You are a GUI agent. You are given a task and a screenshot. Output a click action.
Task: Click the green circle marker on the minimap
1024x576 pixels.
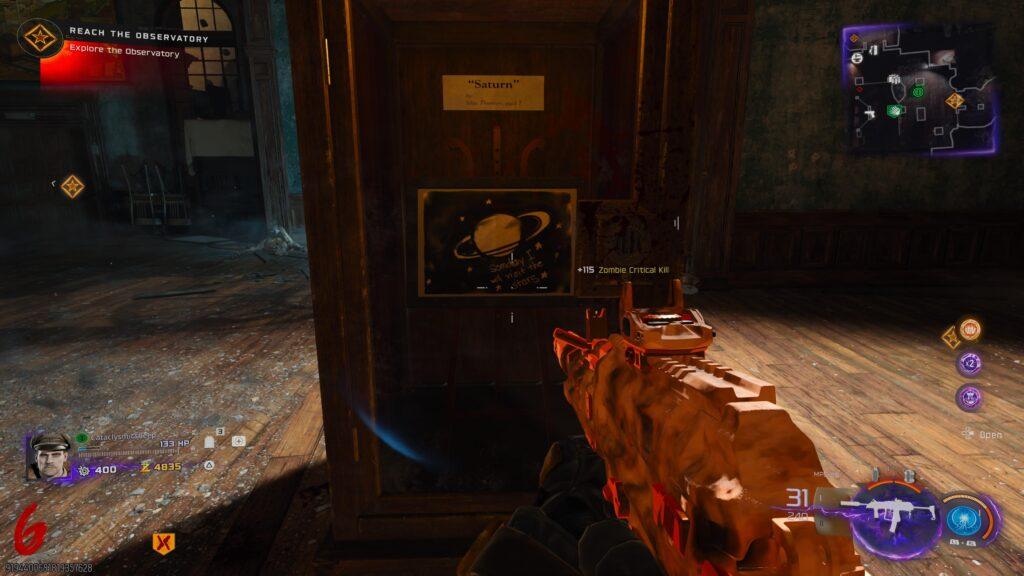click(x=918, y=93)
